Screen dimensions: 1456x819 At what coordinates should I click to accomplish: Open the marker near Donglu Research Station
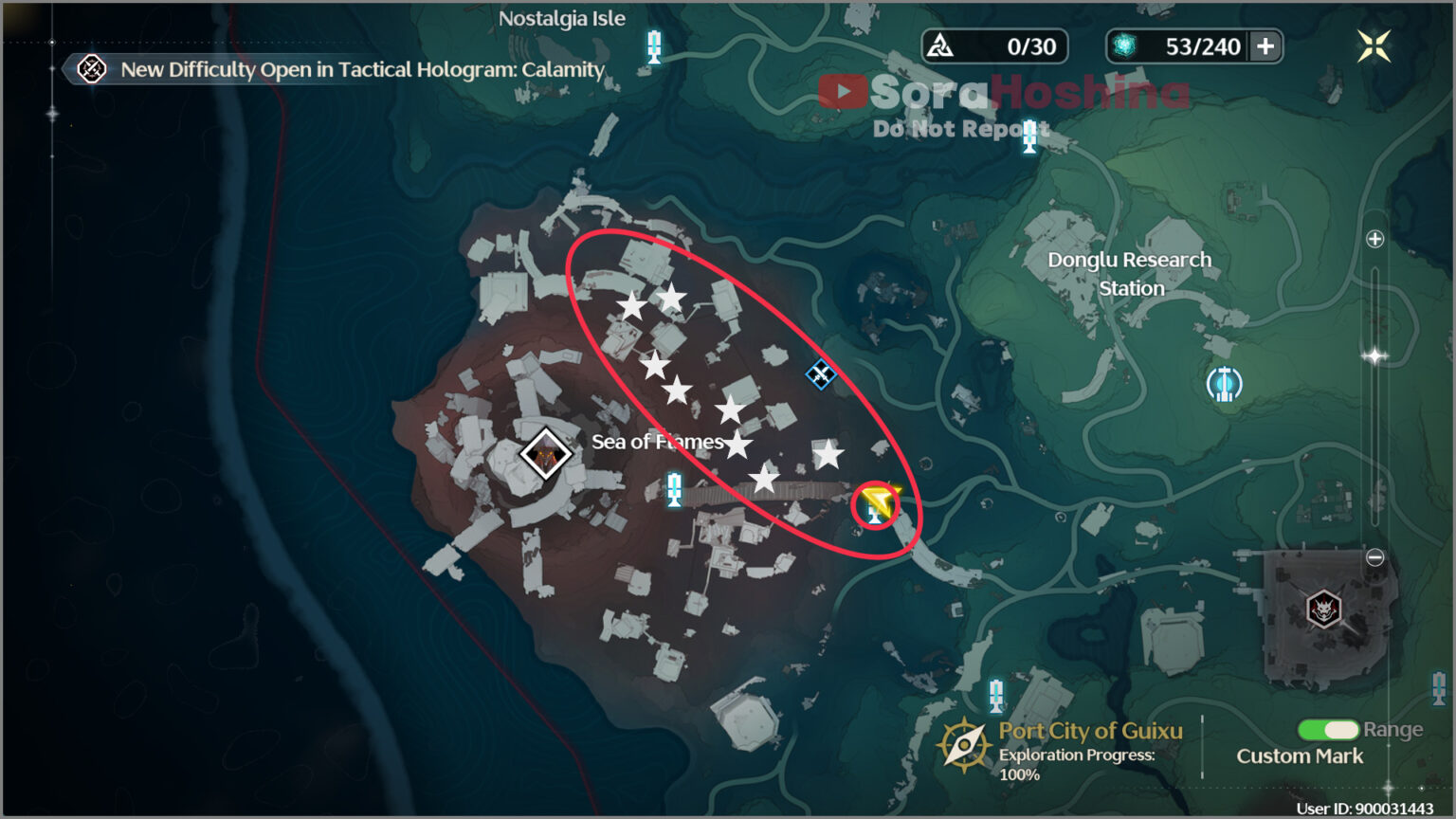click(1223, 384)
